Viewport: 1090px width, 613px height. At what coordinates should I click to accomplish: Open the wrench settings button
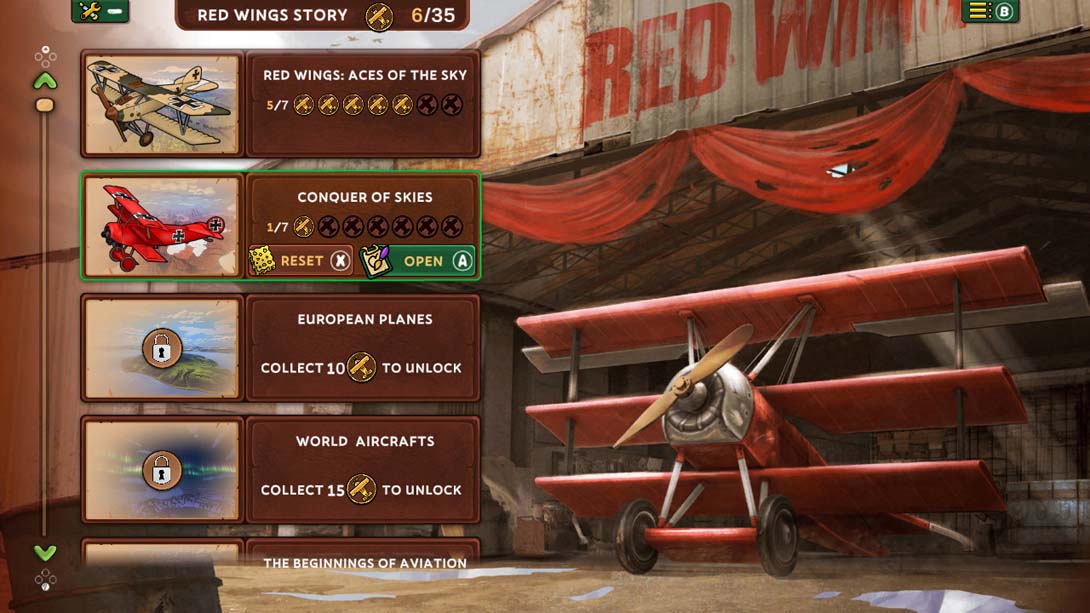click(x=100, y=11)
